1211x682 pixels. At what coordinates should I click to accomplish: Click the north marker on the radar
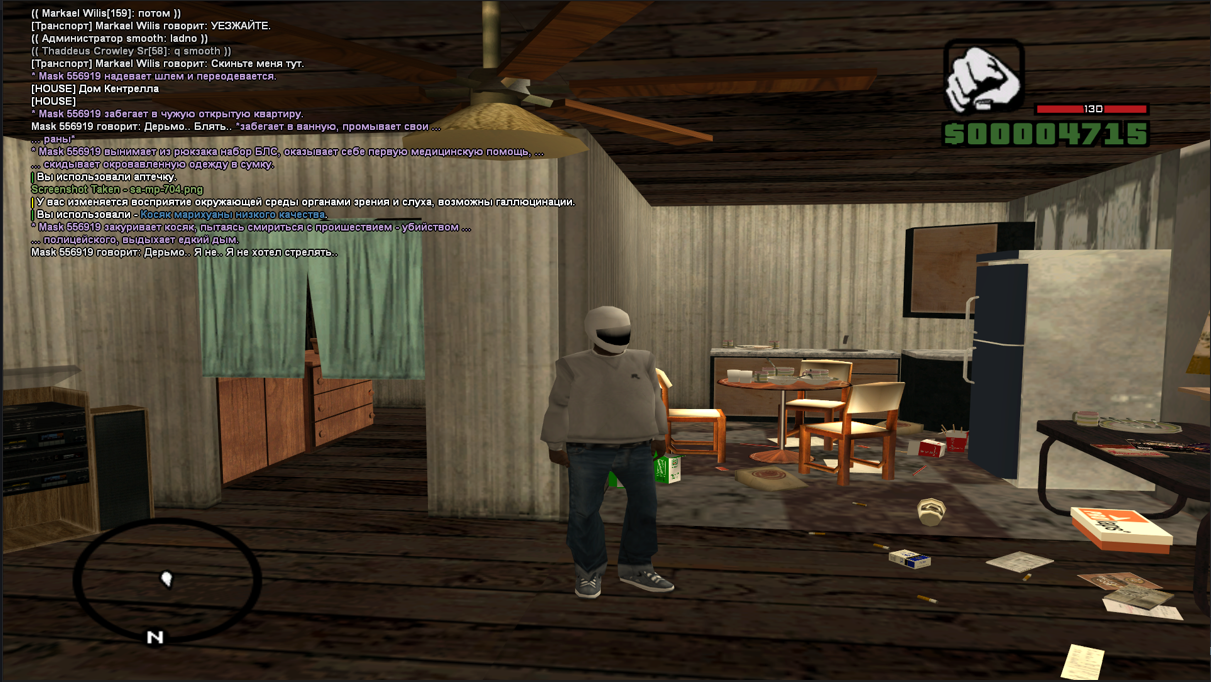(x=155, y=637)
